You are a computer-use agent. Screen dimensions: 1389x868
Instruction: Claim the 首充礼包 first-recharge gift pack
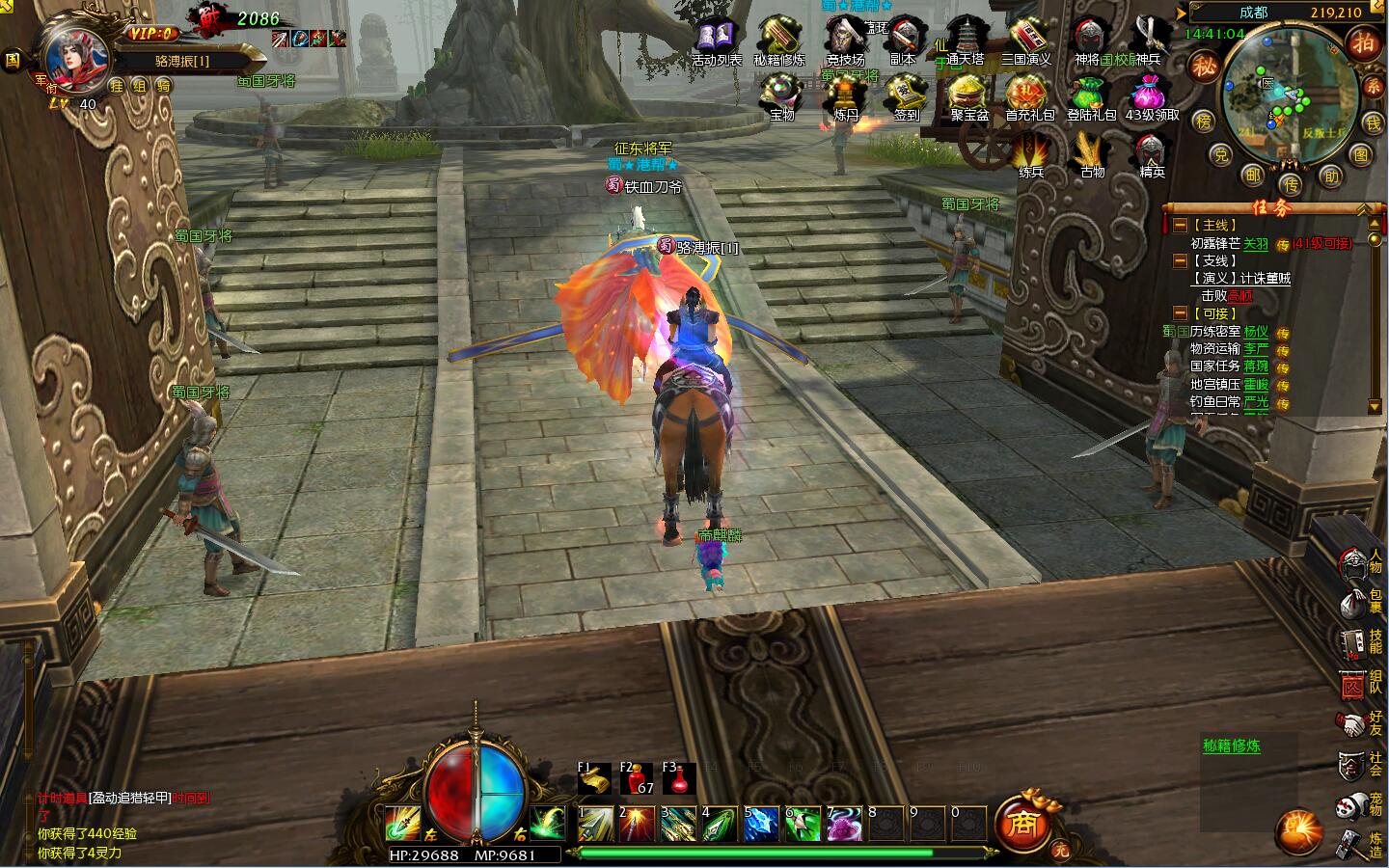click(1029, 96)
